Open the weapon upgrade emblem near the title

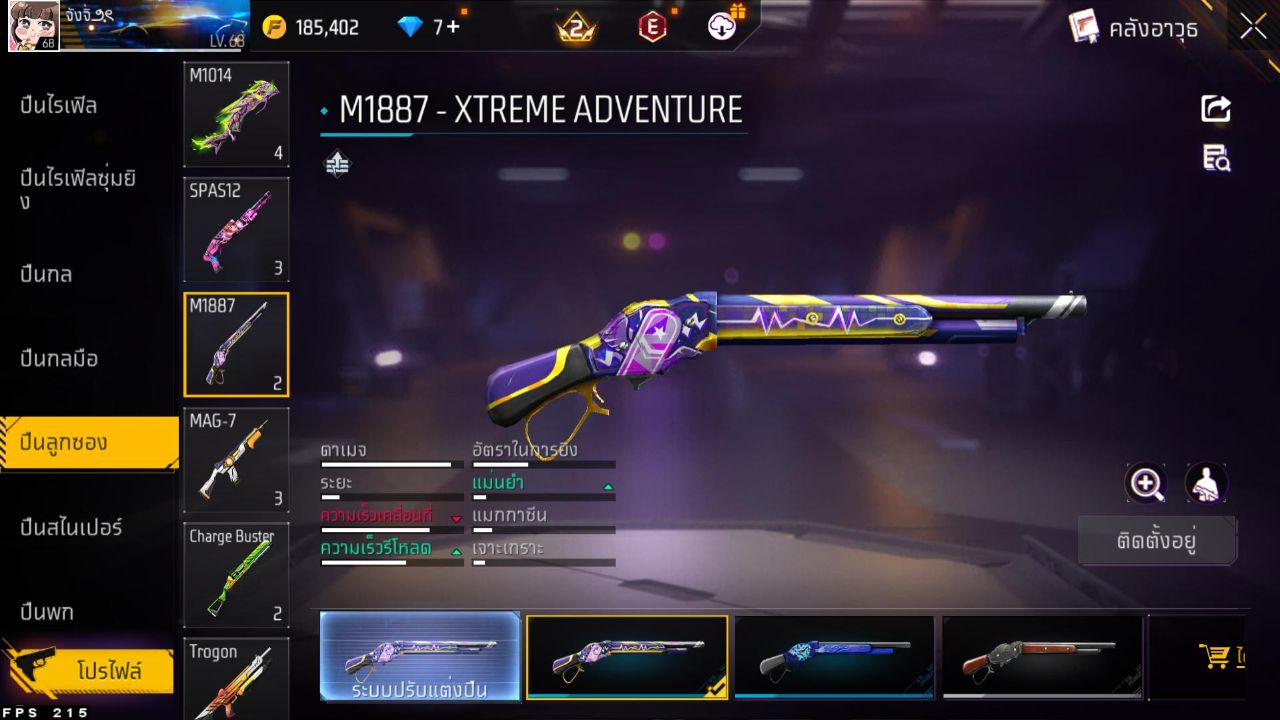point(337,161)
